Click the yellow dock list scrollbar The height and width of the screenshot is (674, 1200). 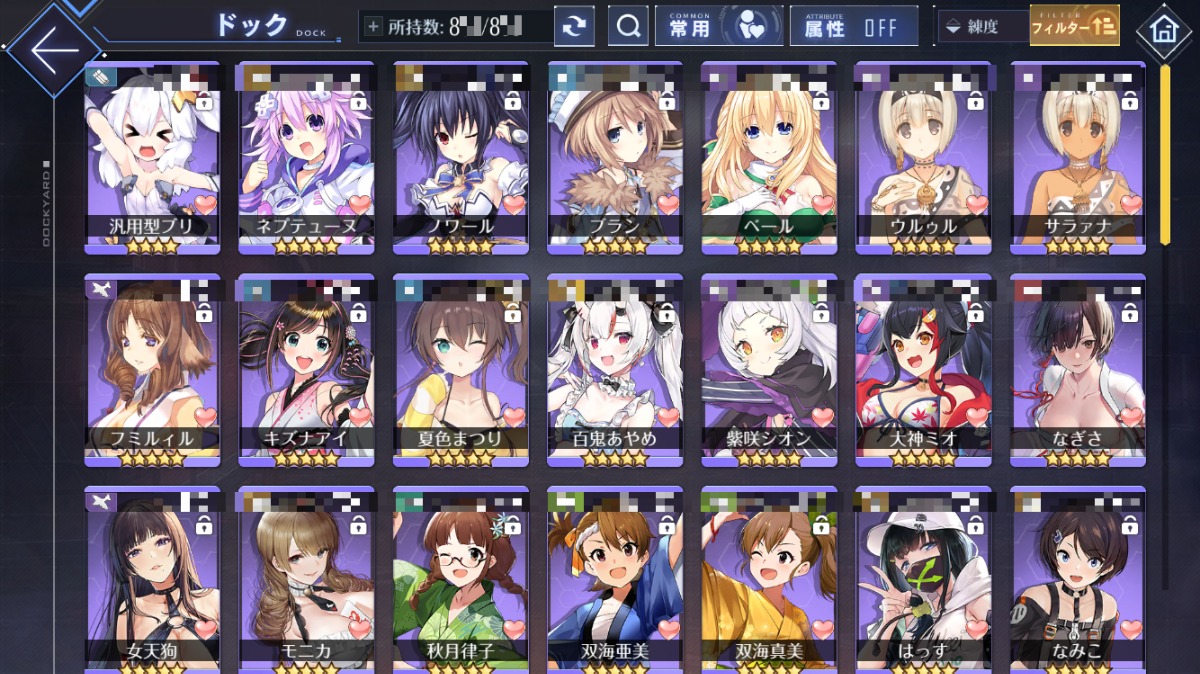[x=1165, y=155]
